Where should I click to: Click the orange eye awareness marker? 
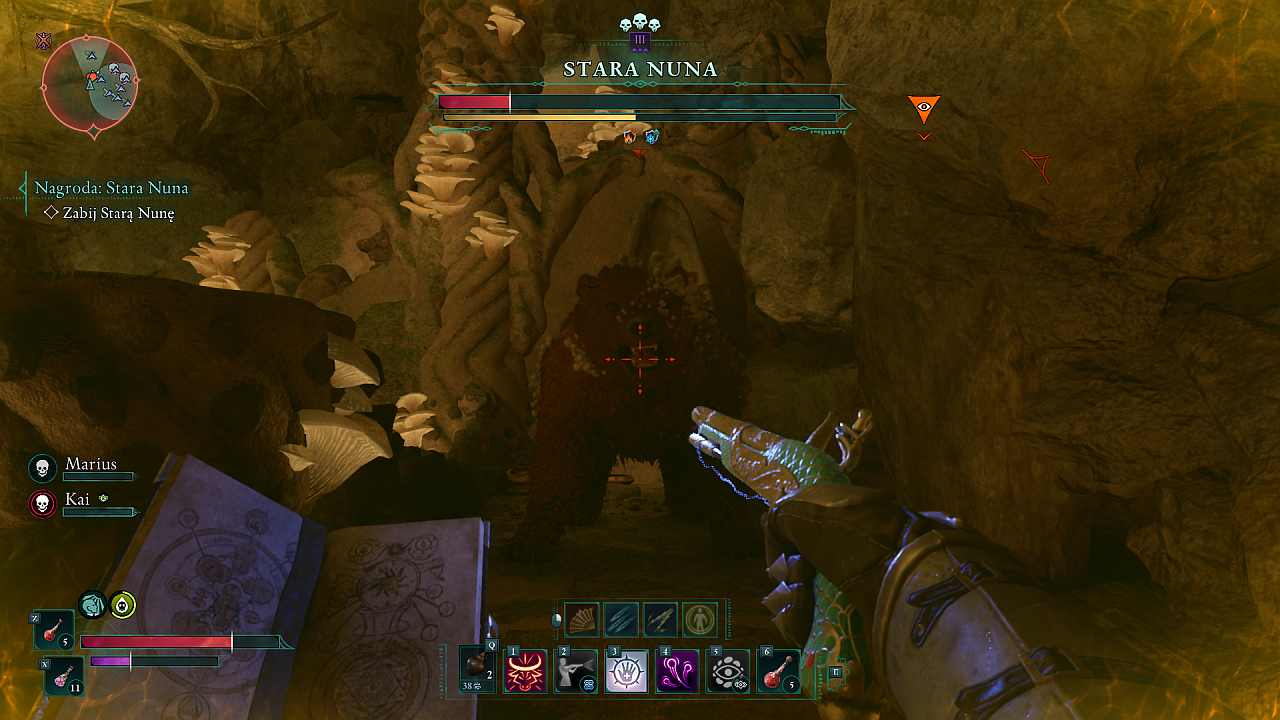click(x=924, y=107)
